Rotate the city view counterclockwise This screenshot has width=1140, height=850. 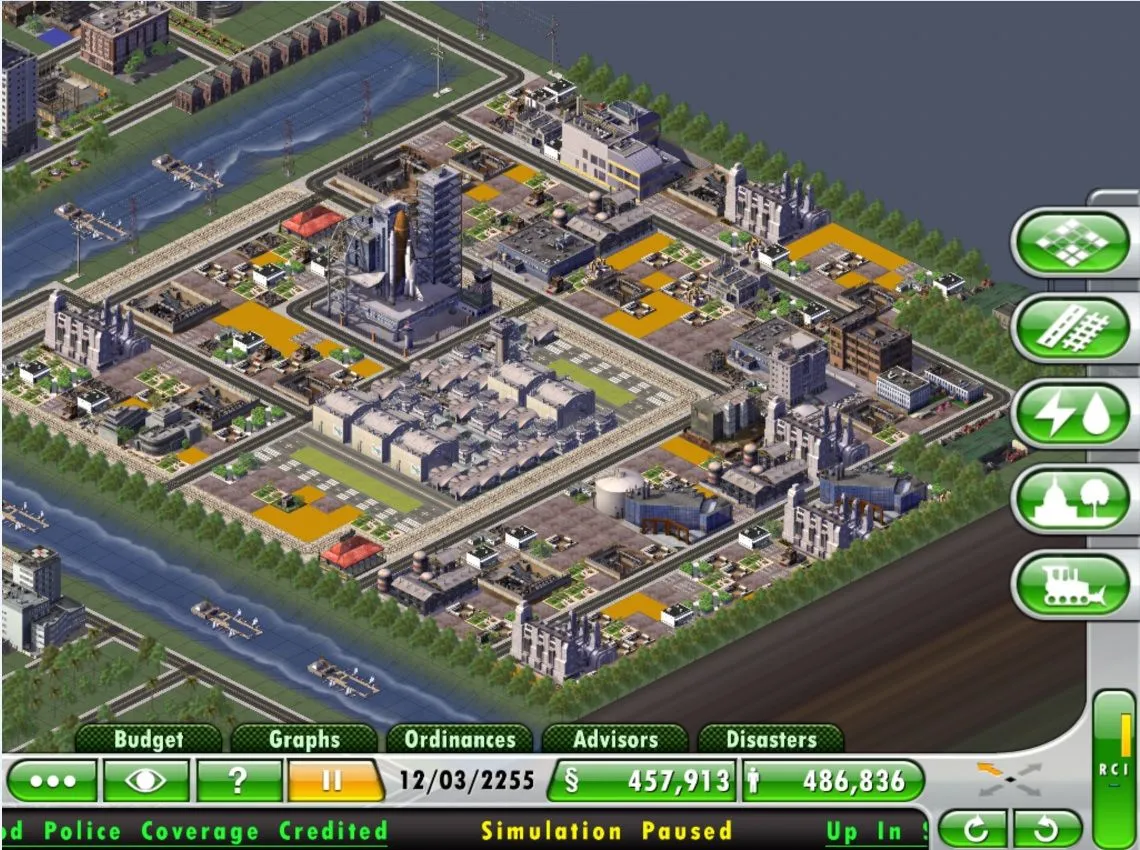tap(1047, 829)
